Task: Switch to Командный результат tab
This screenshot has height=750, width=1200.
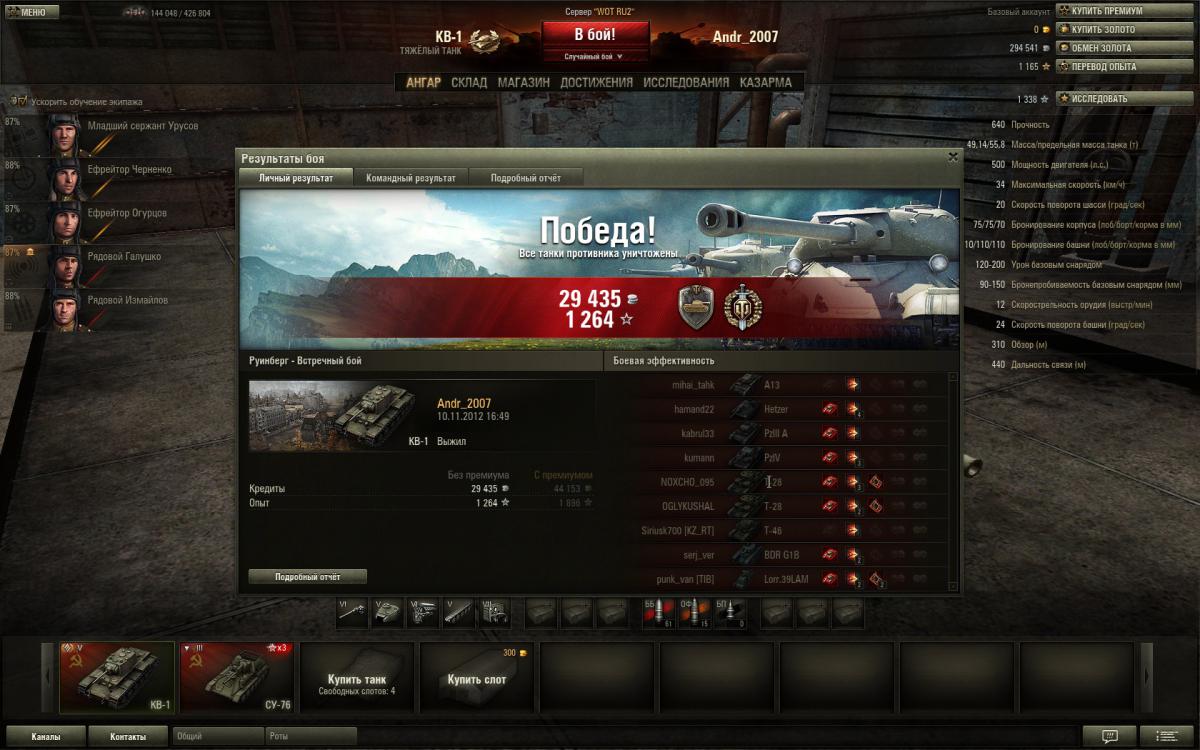Action: tap(410, 178)
